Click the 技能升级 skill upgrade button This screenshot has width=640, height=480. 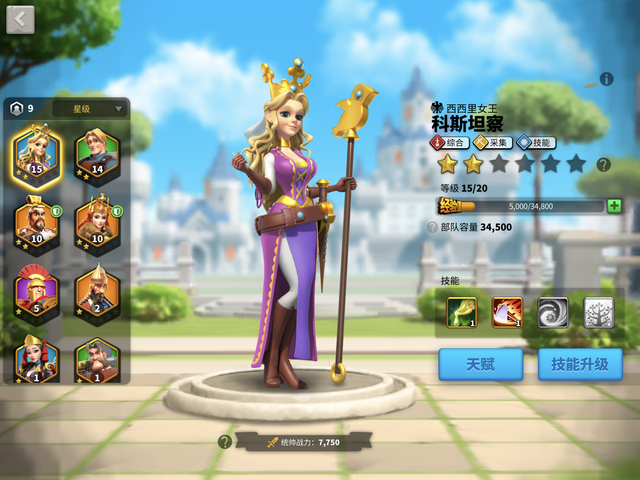point(580,364)
